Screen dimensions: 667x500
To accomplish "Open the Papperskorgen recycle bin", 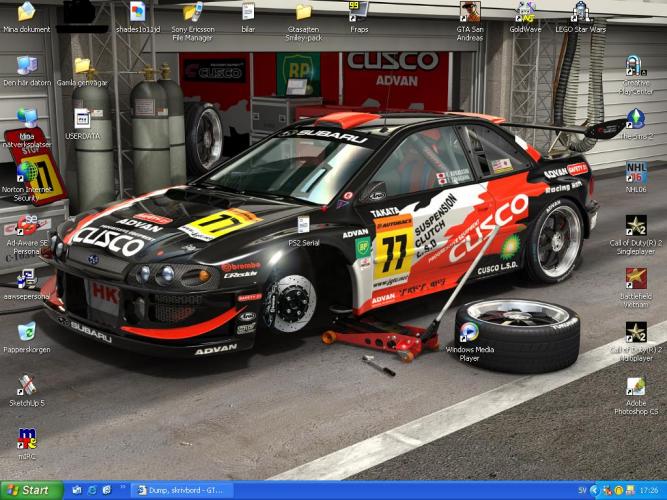I will tap(27, 331).
